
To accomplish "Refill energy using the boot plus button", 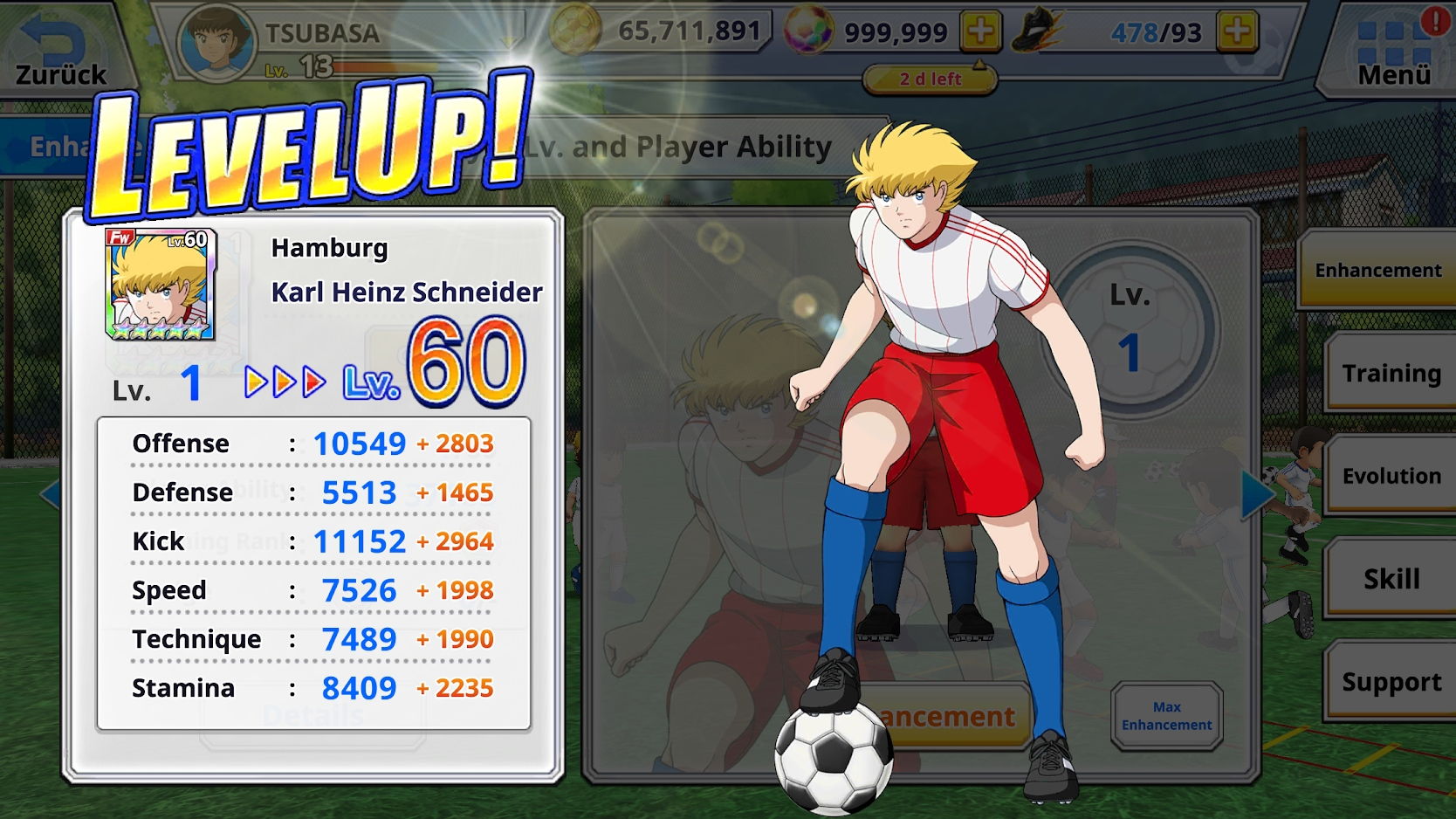I will coord(1237,32).
